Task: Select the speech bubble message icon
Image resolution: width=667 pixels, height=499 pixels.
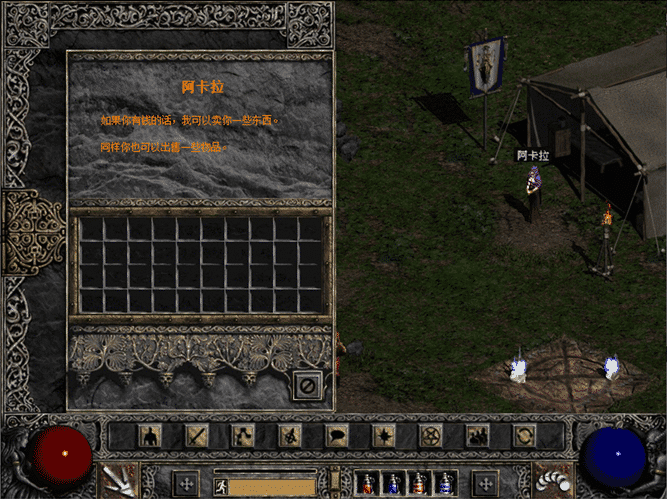Action: click(x=337, y=436)
